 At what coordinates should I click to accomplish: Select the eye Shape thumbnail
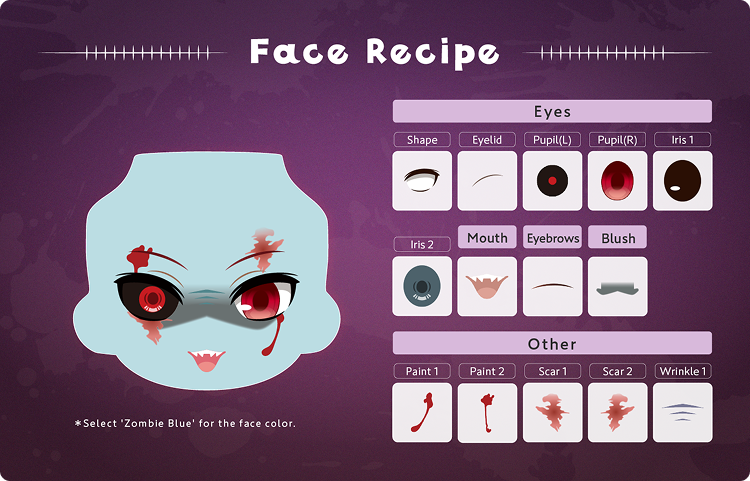[x=422, y=181]
